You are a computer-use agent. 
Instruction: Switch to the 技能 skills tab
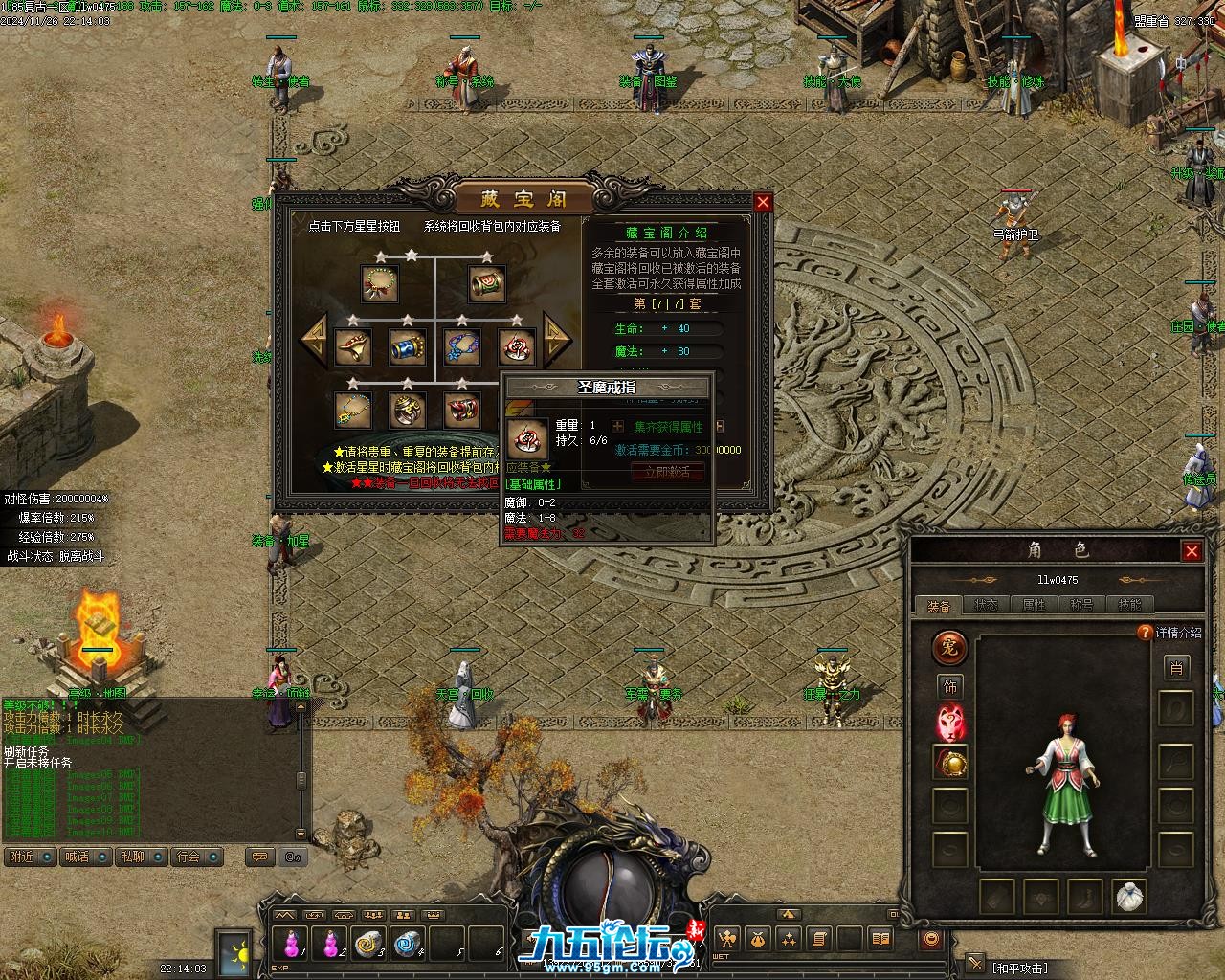(x=1129, y=605)
